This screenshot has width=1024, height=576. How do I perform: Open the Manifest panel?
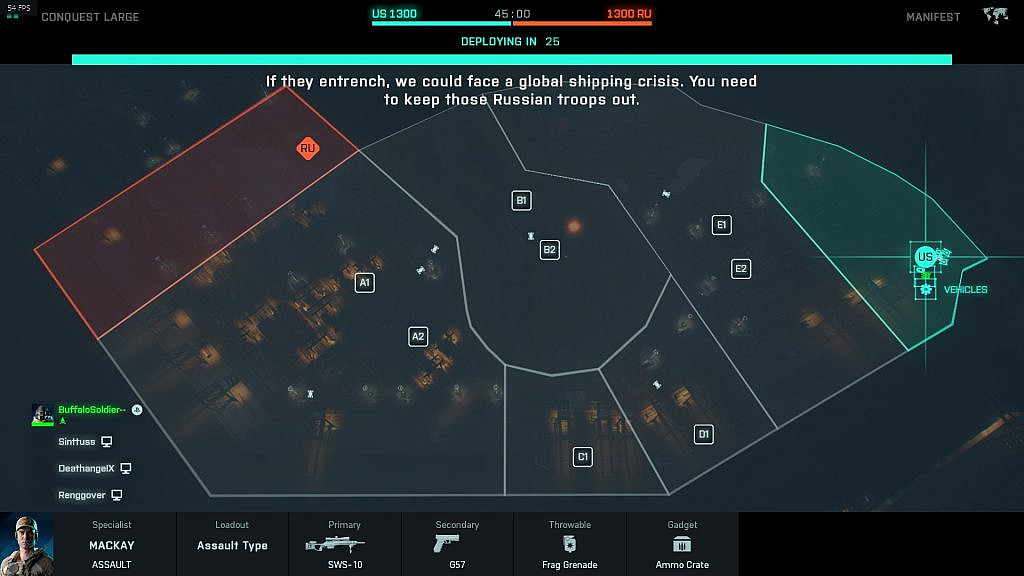(x=933, y=17)
